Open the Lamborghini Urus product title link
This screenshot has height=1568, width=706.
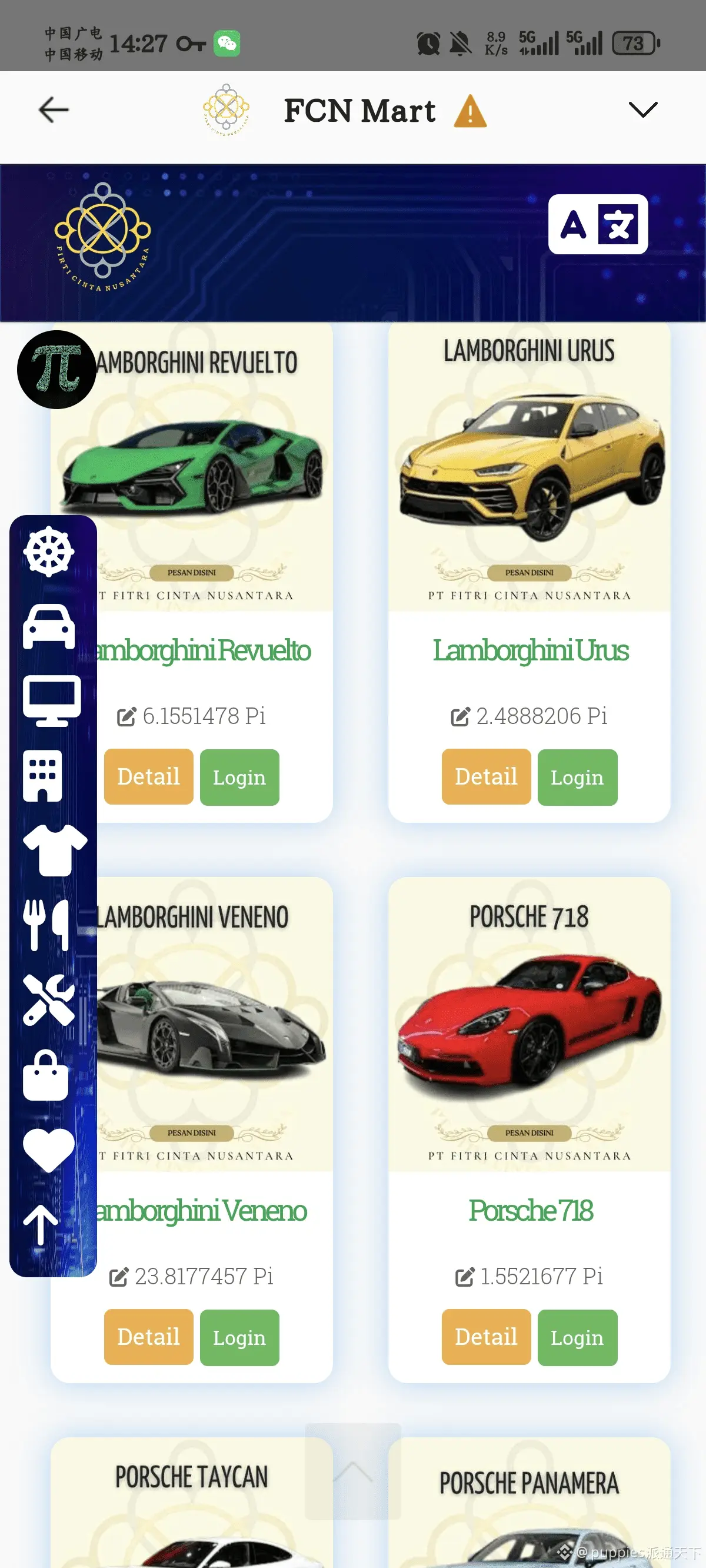pos(530,650)
